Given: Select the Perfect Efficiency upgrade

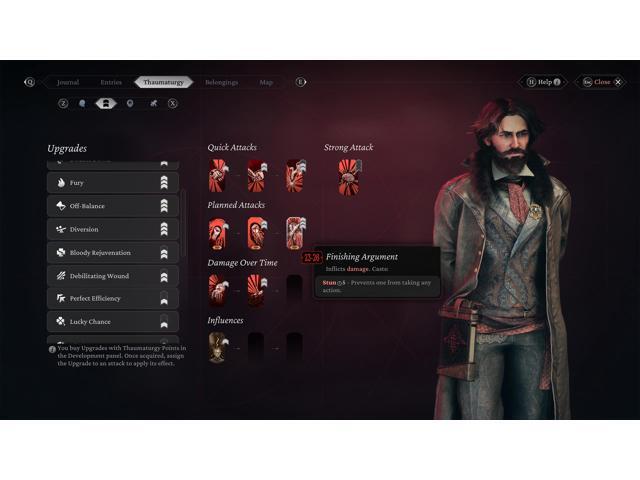Looking at the screenshot, I should pyautogui.click(x=112, y=298).
